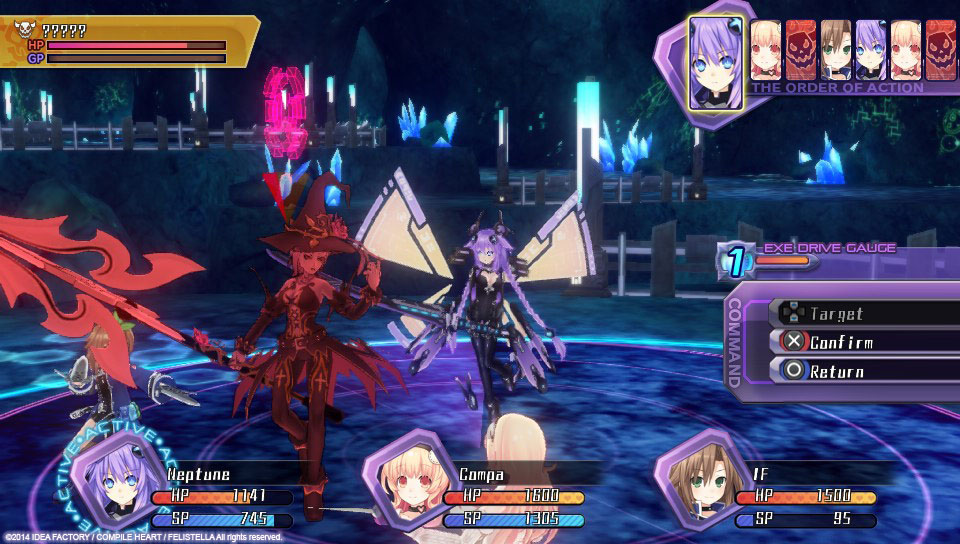This screenshot has width=960, height=544.
Task: Select IF's small portrait in the action order
Action: point(836,50)
